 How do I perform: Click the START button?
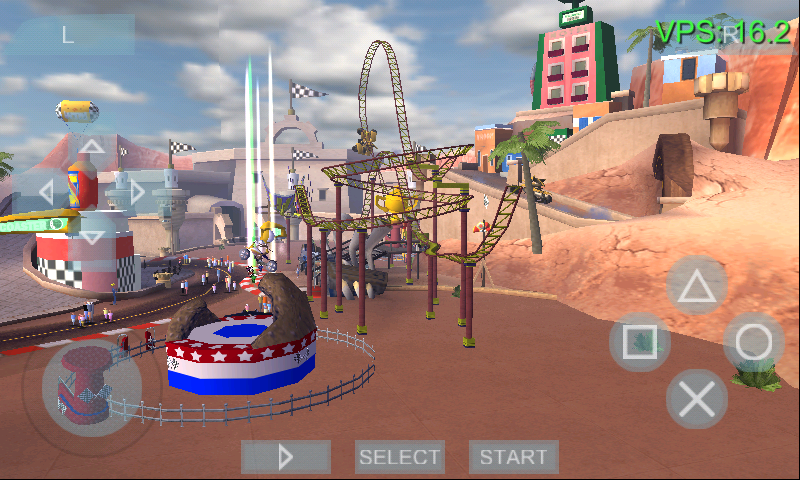513,457
